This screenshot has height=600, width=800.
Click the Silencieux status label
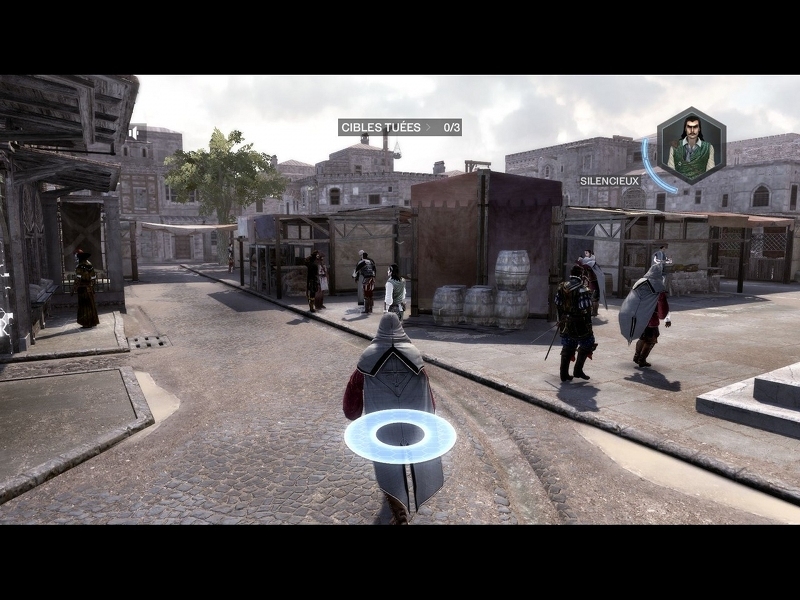[x=609, y=181]
